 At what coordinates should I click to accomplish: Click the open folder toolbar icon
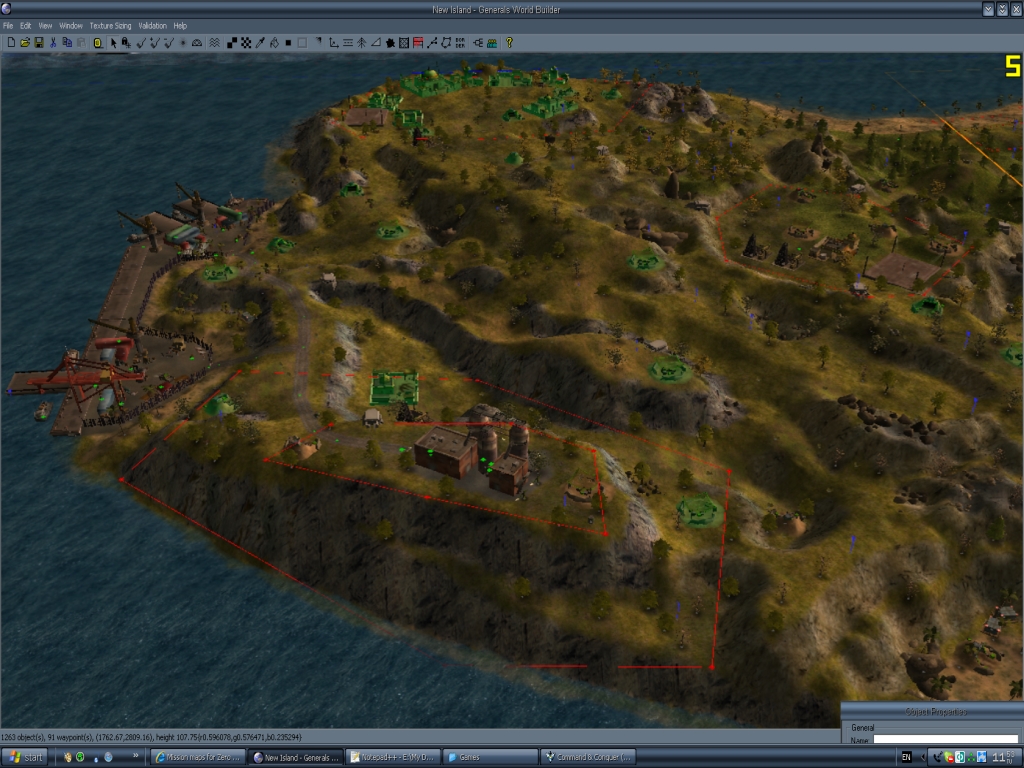point(25,43)
